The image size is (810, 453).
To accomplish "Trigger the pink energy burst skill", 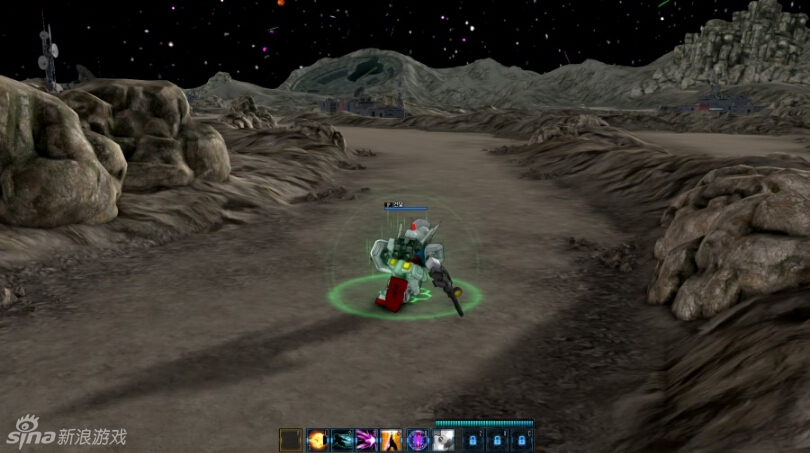I will click(x=367, y=440).
